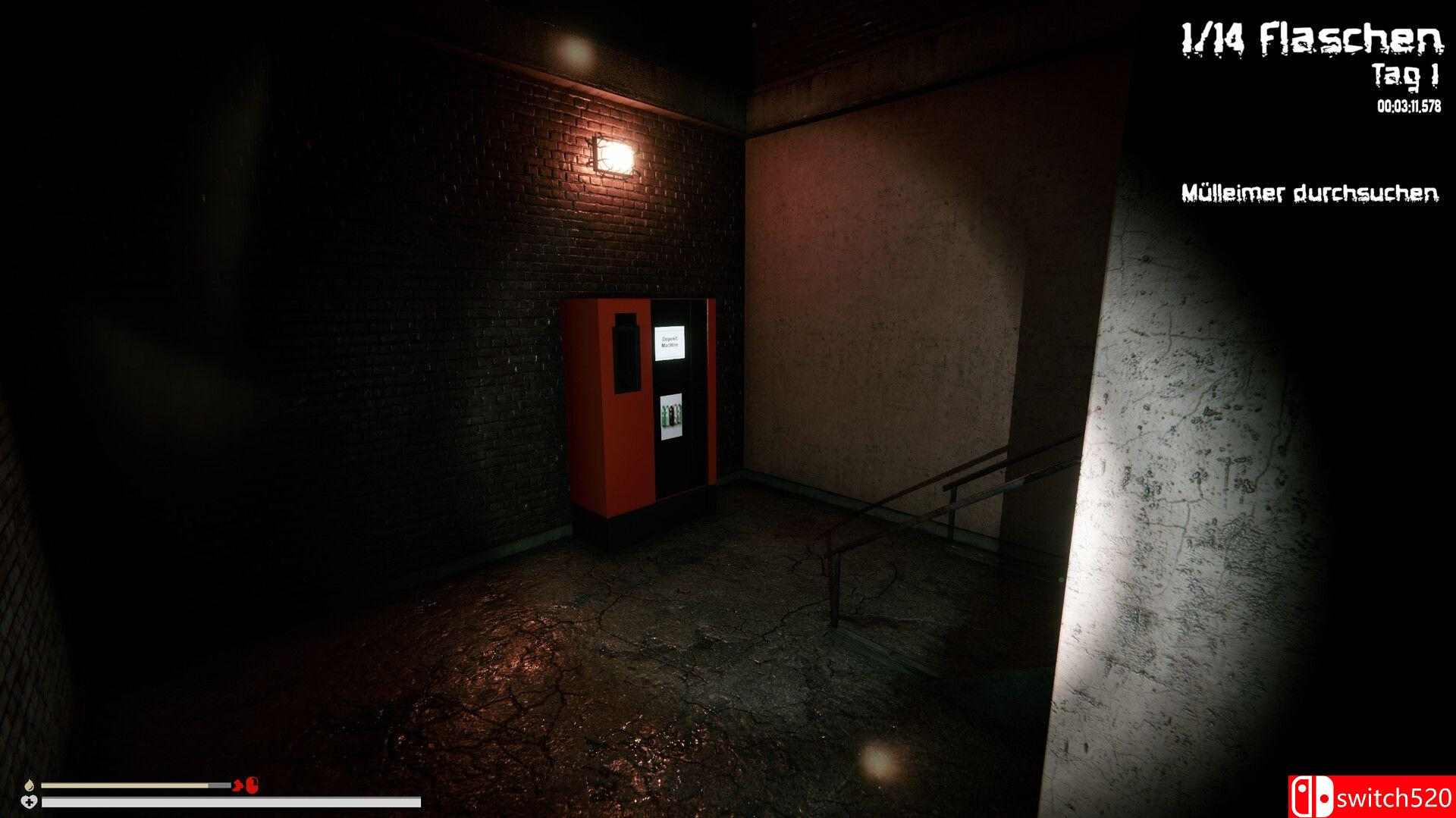Toggle the '1/14 Flaschen' counter display

(x=1313, y=37)
